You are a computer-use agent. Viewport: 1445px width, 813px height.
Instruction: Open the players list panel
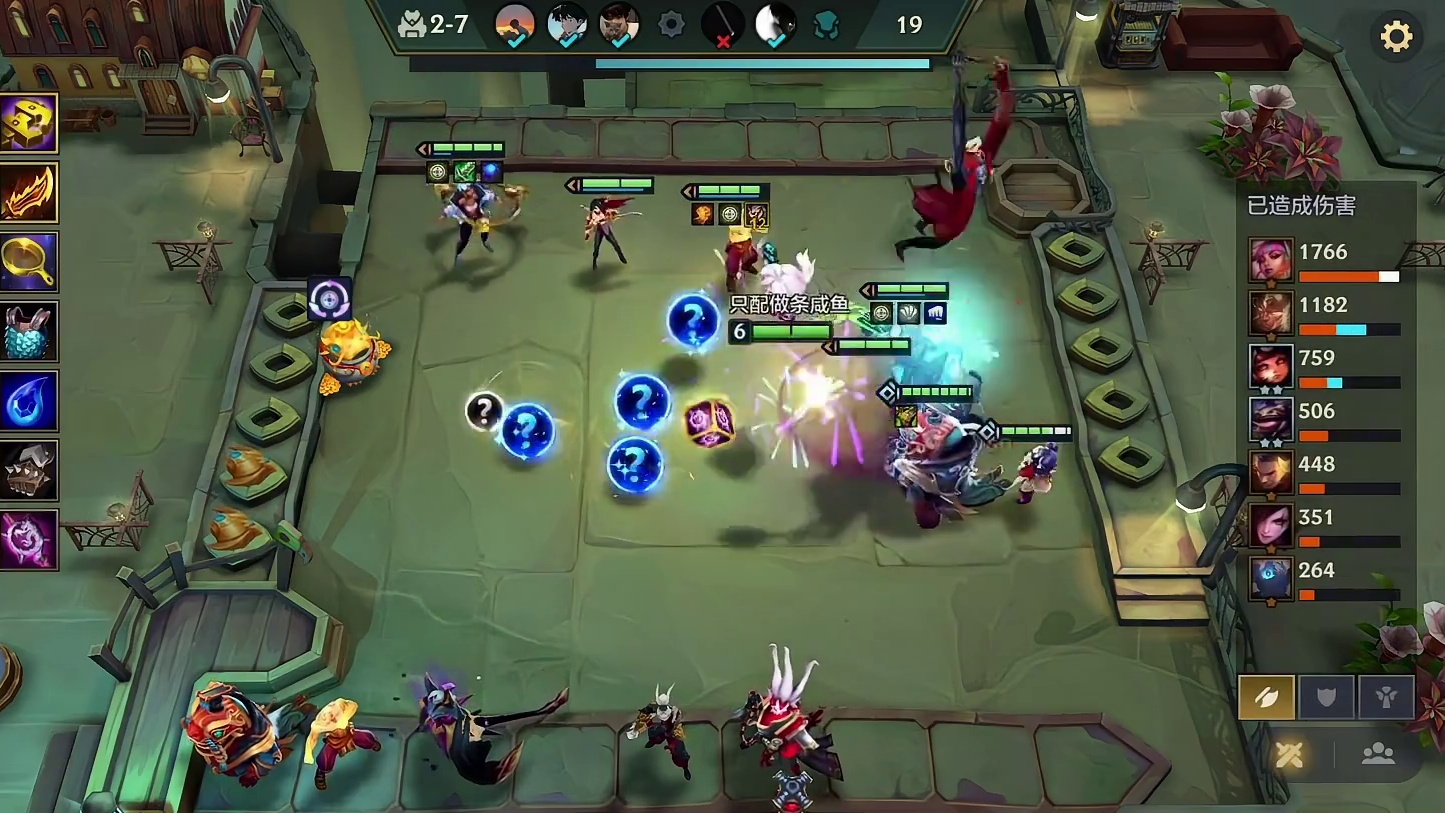(1378, 755)
